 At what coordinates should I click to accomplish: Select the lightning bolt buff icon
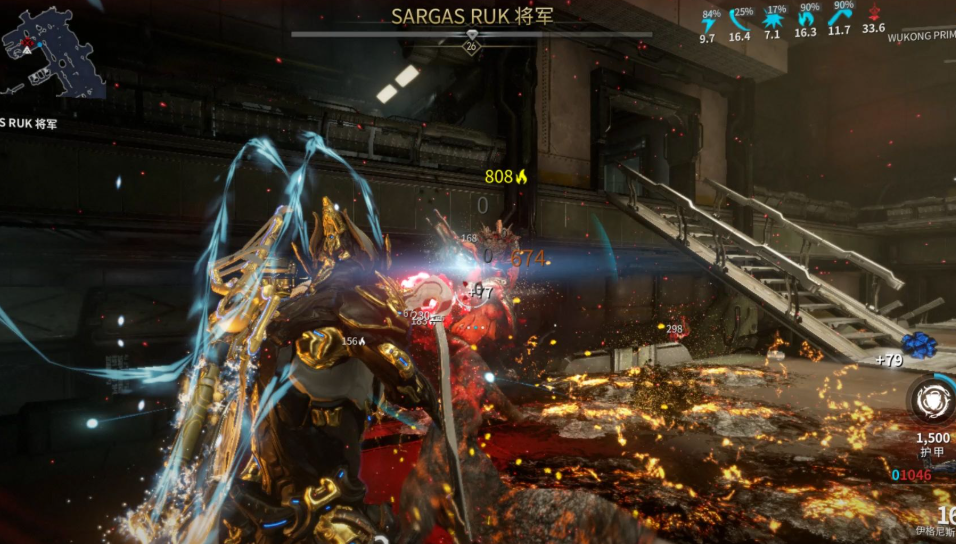click(709, 21)
